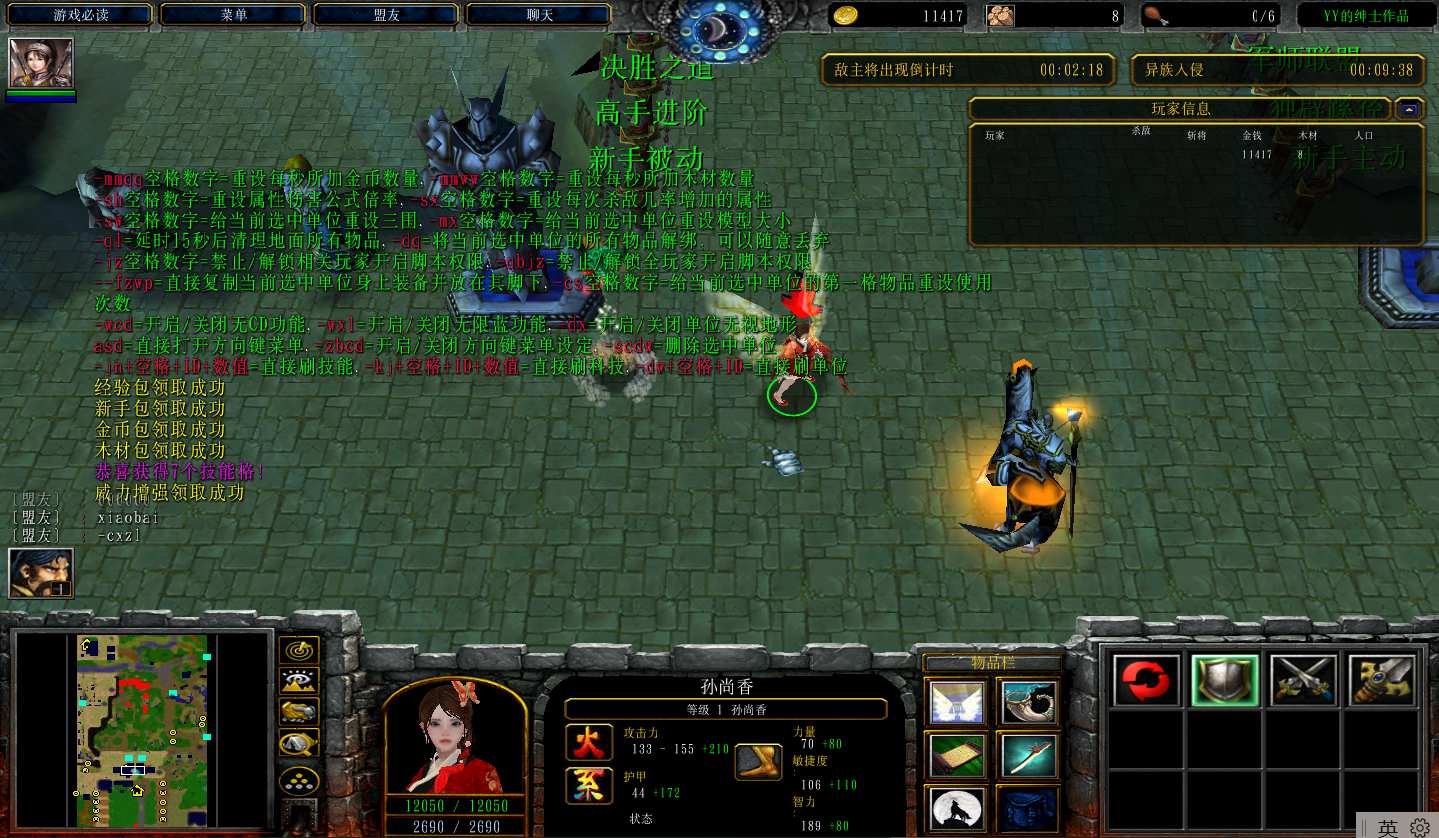The image size is (1439, 838).
Task: Activate the minimap signal ping button
Action: [299, 651]
